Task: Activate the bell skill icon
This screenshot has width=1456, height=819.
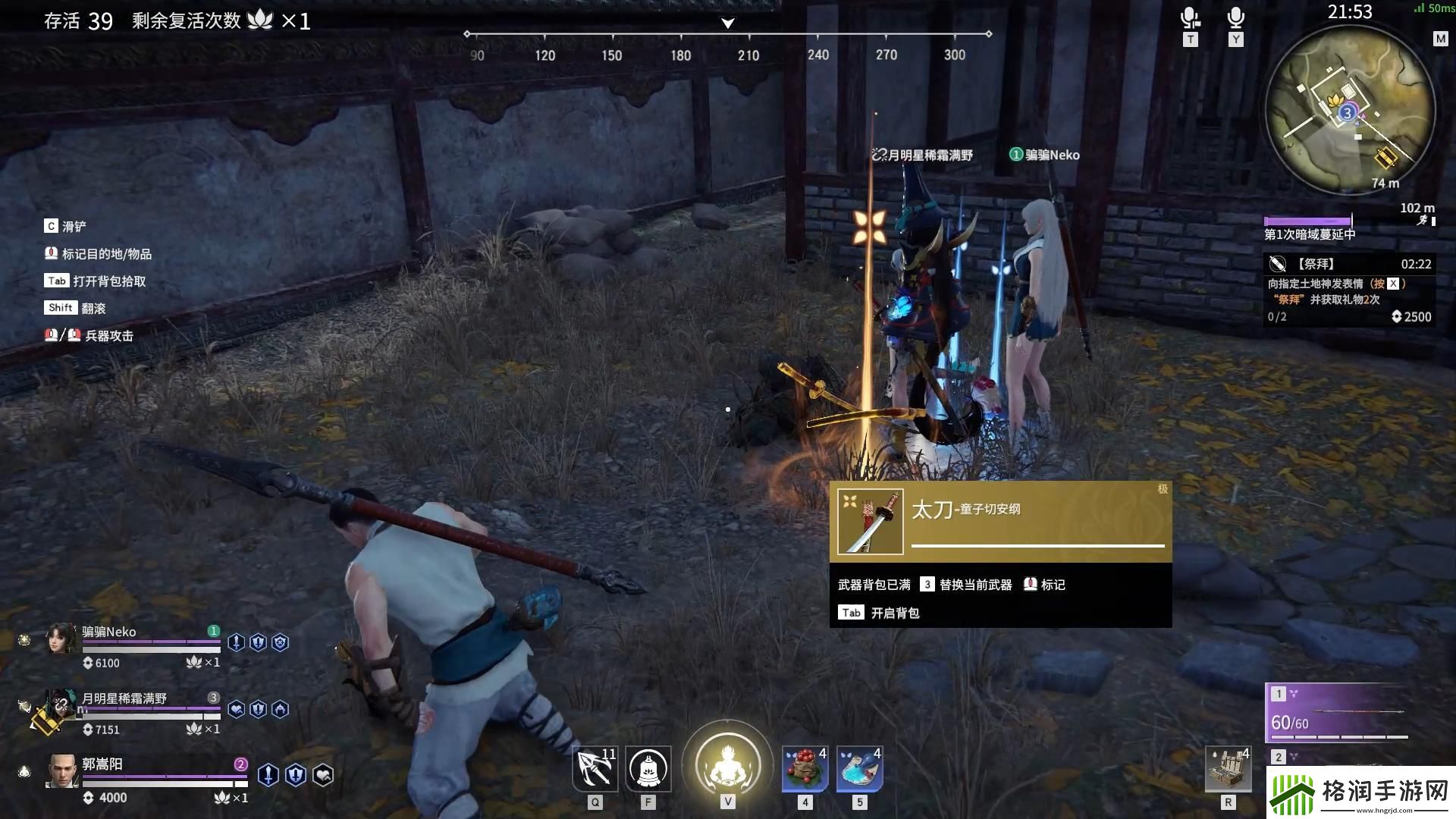Action: (x=648, y=769)
